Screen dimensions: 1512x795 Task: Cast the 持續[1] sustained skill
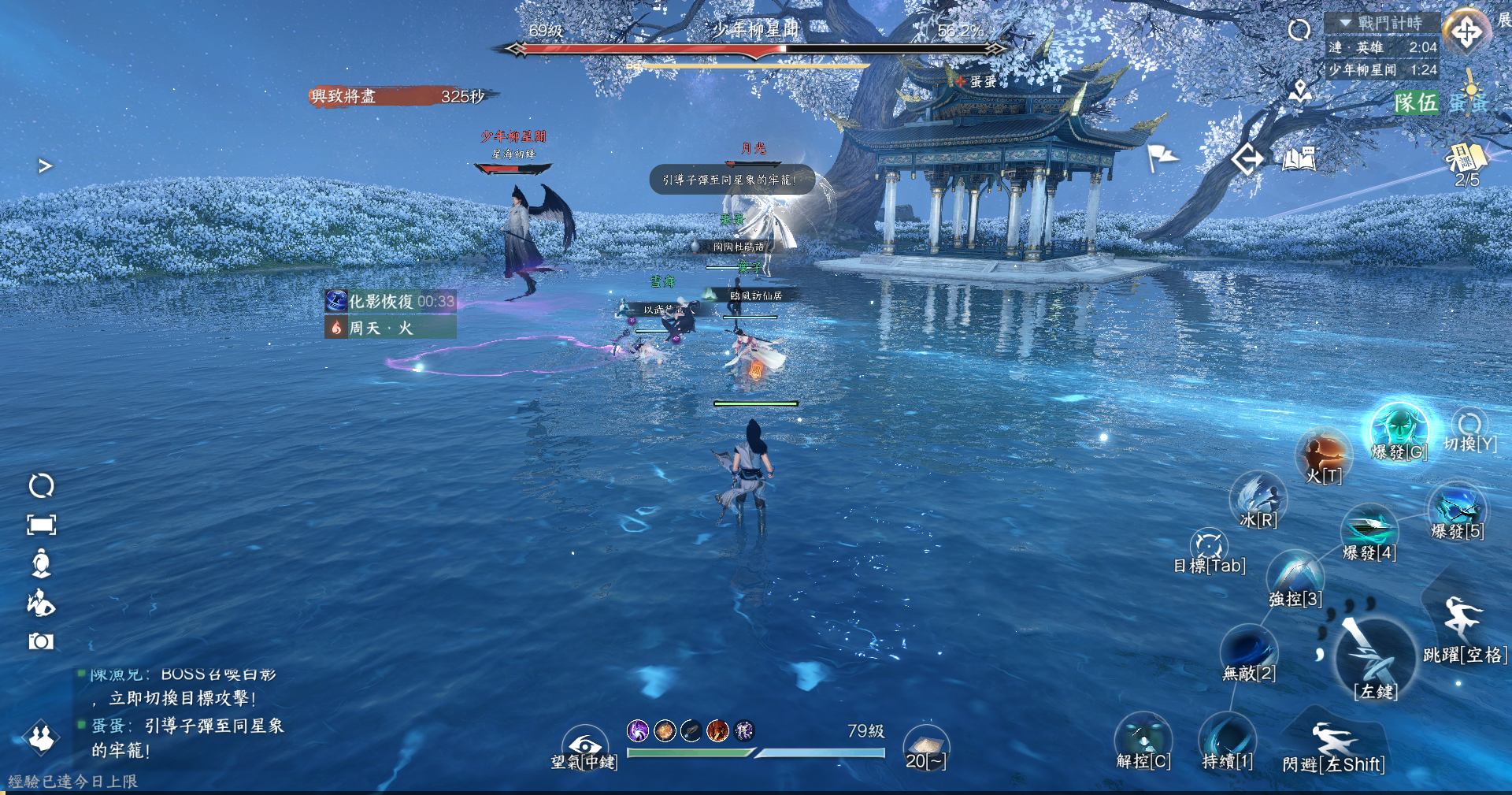coord(1227,739)
